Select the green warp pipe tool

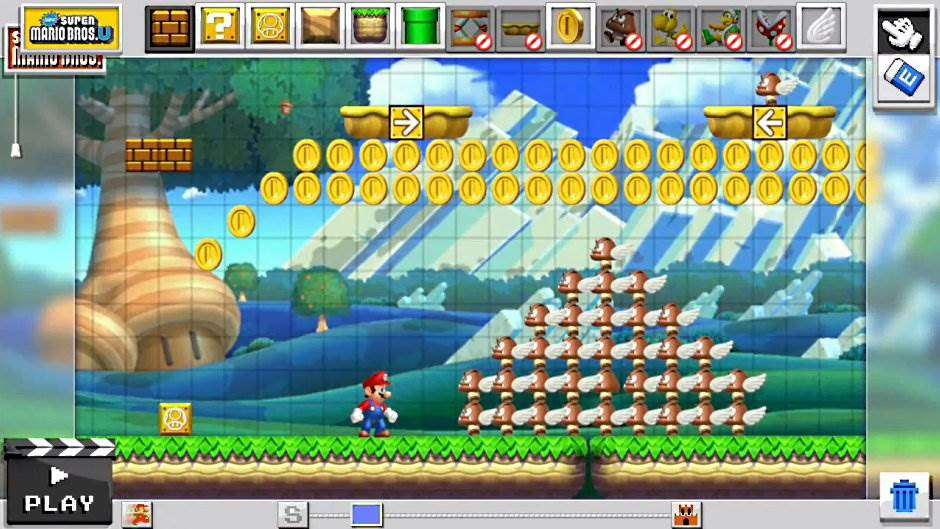coord(421,27)
